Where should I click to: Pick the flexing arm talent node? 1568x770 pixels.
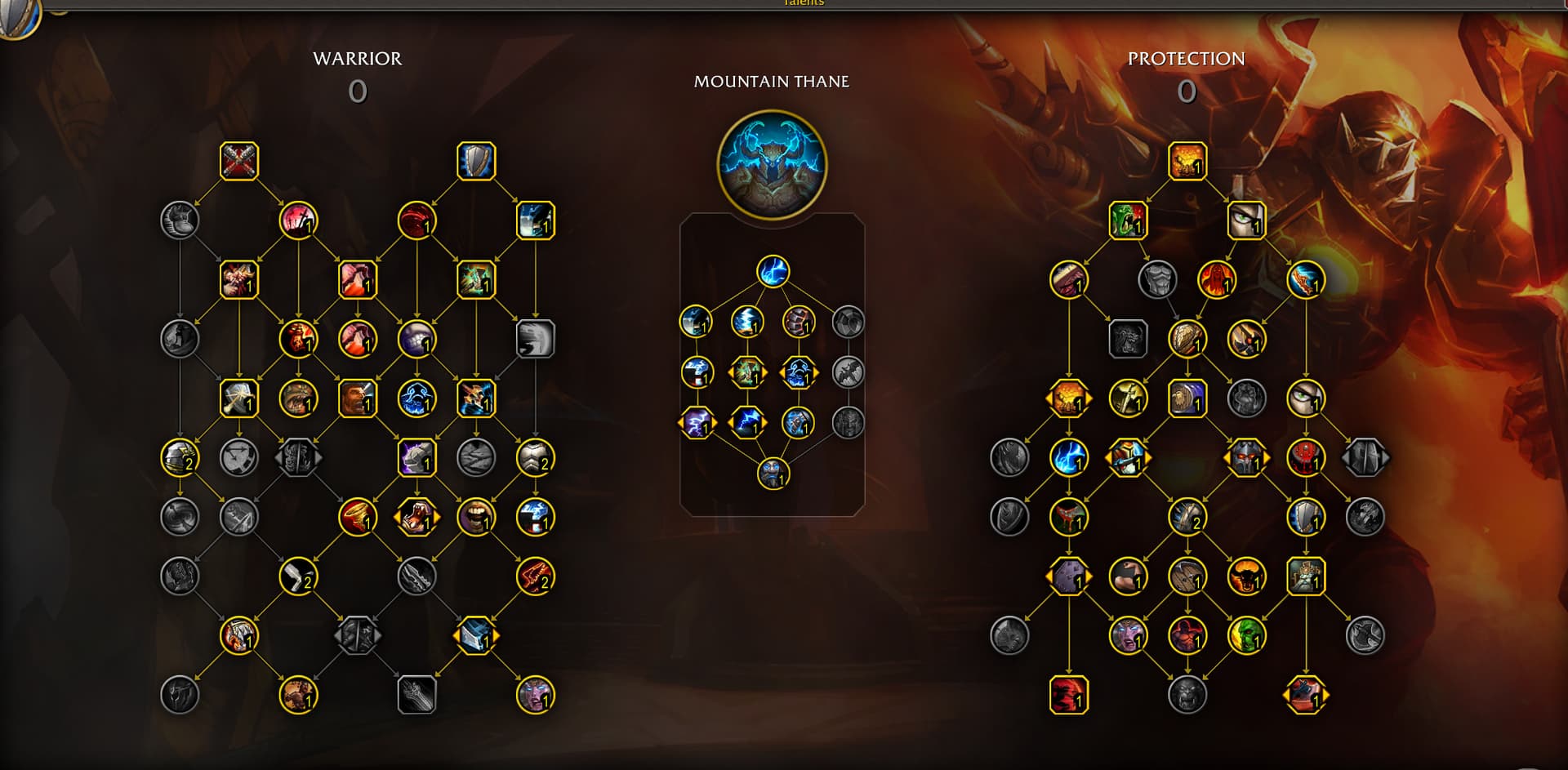tap(1128, 576)
